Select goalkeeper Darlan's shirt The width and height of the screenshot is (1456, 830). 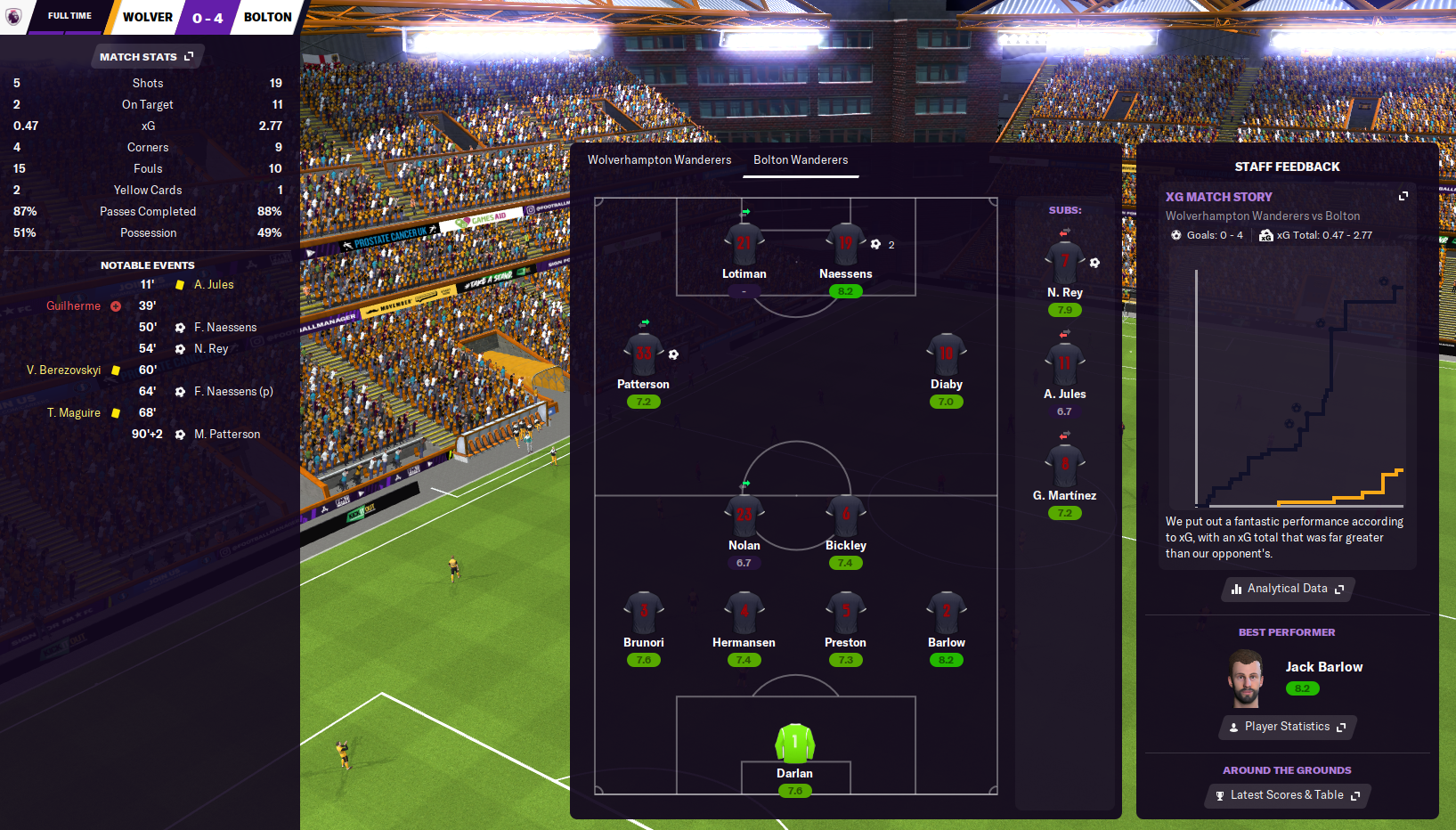pyautogui.click(x=794, y=743)
